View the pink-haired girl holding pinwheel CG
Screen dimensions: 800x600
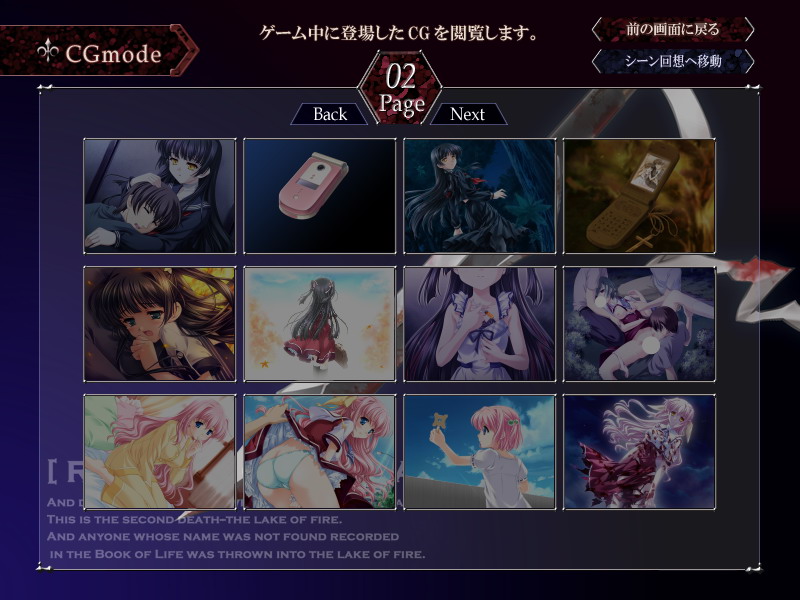[x=480, y=452]
